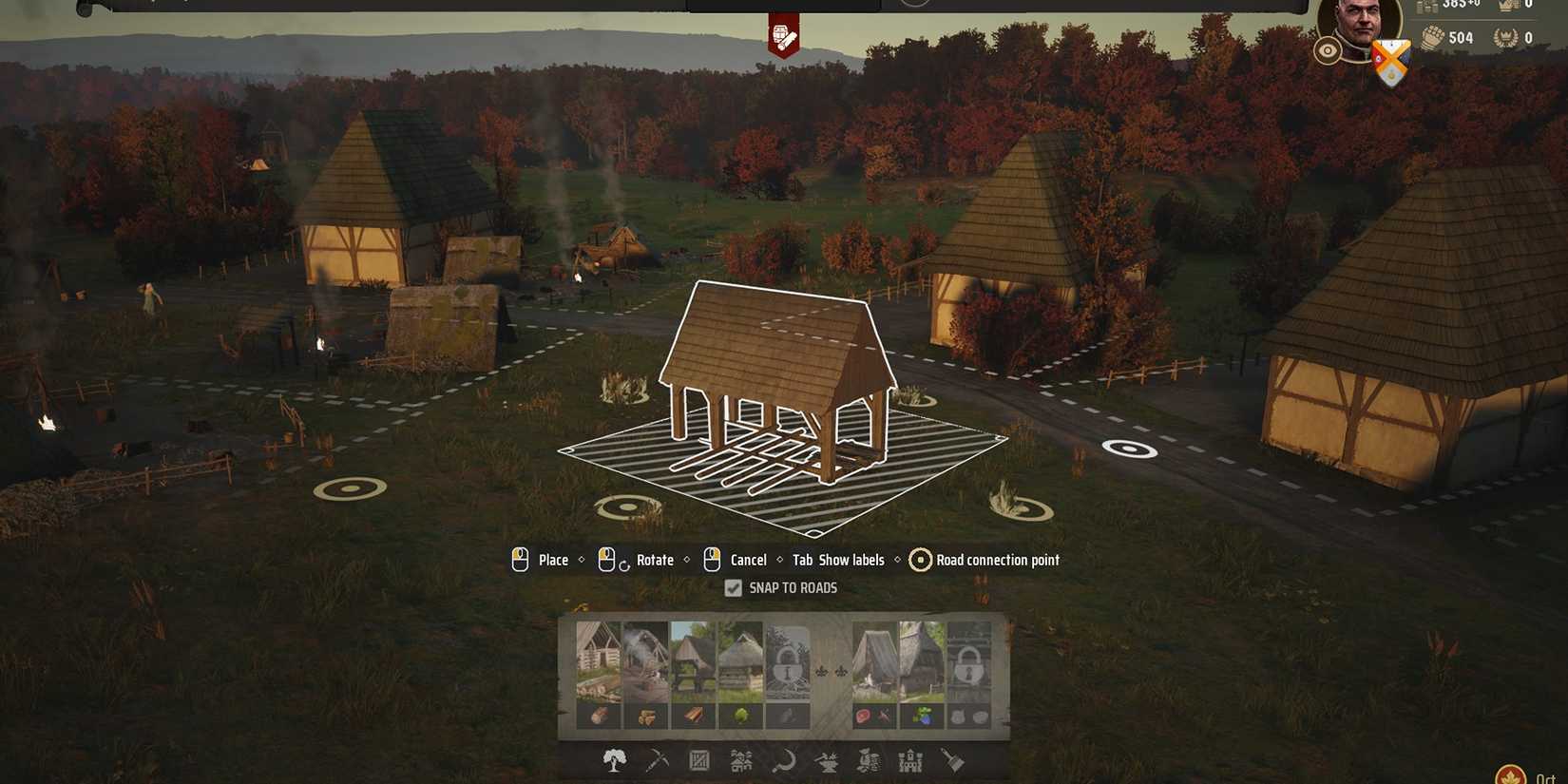Viewport: 1568px width, 784px height.
Task: Open the industry category anvil icon
Action: (x=828, y=761)
